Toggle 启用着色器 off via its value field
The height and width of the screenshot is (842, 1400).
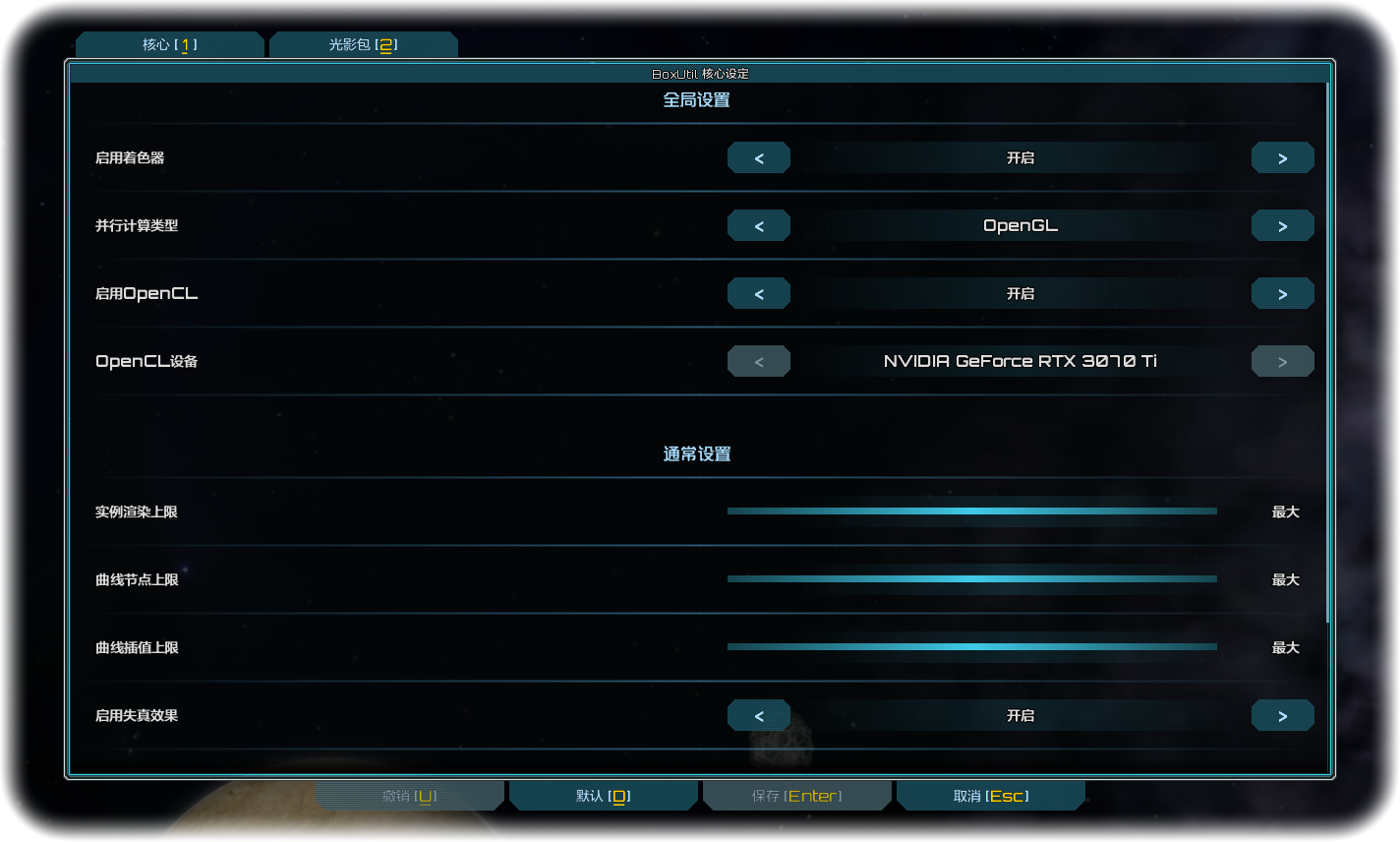(x=1021, y=157)
